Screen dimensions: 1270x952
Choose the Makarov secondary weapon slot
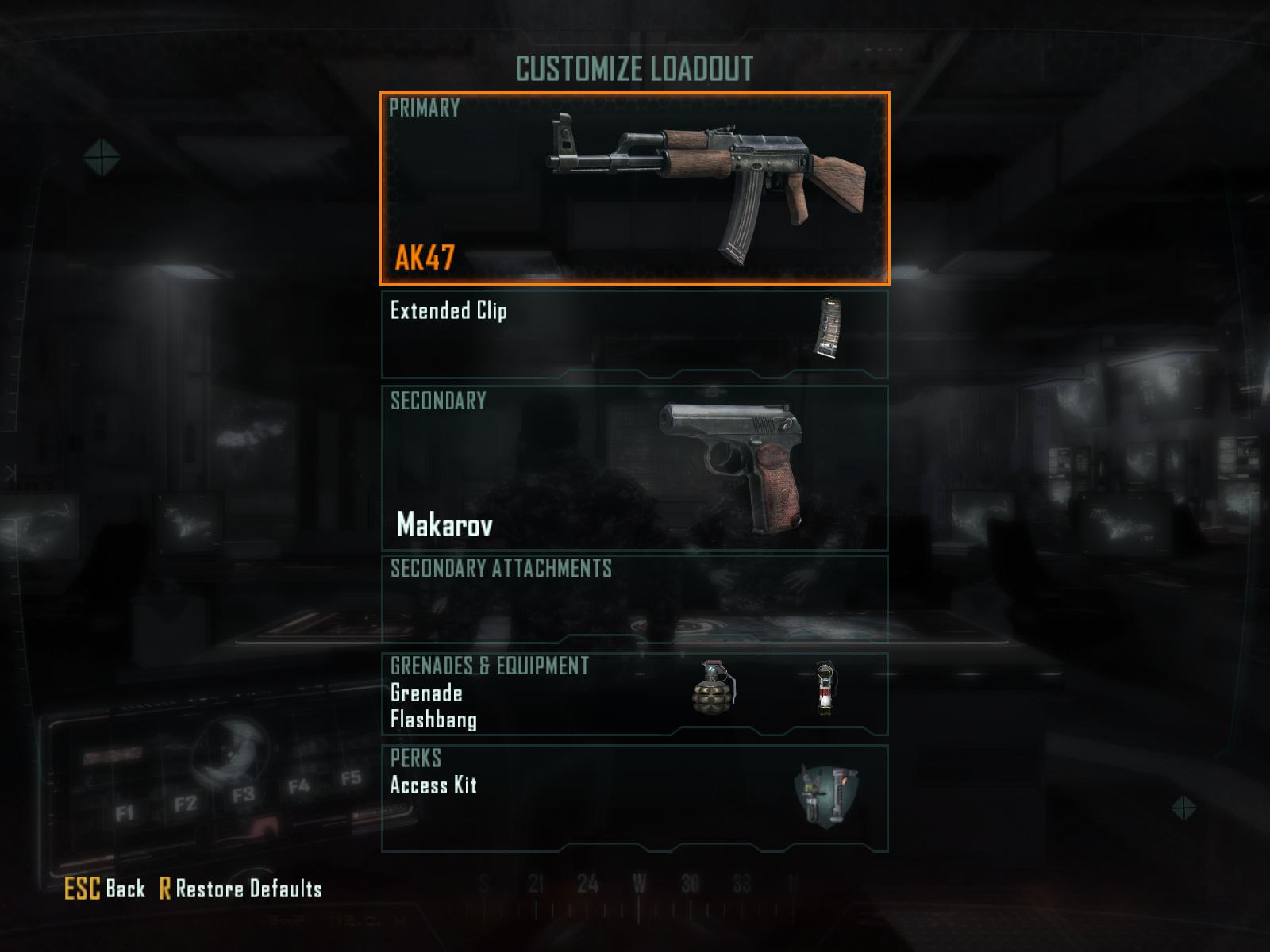click(x=635, y=468)
